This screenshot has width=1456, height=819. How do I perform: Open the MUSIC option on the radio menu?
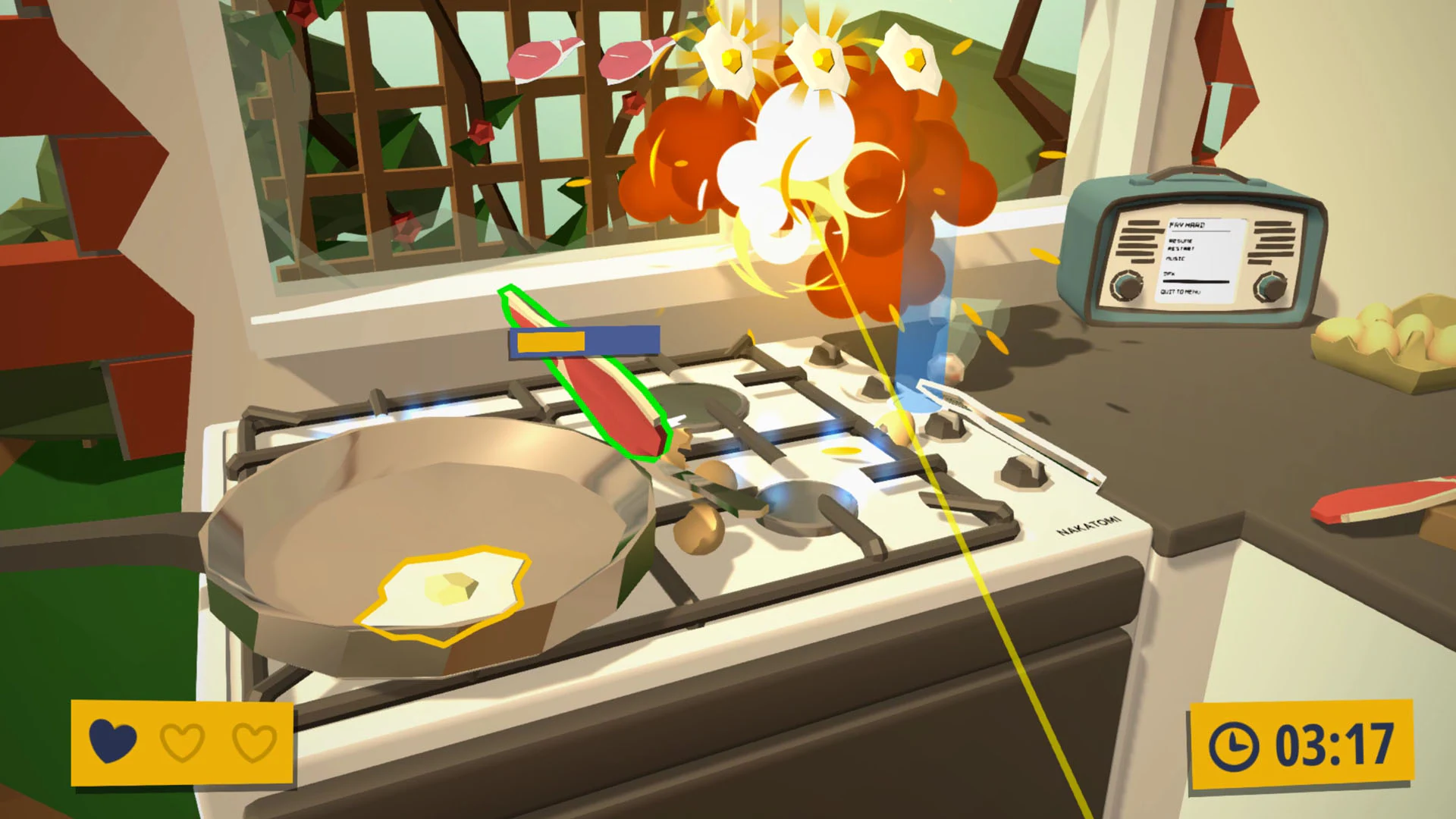(x=1176, y=258)
